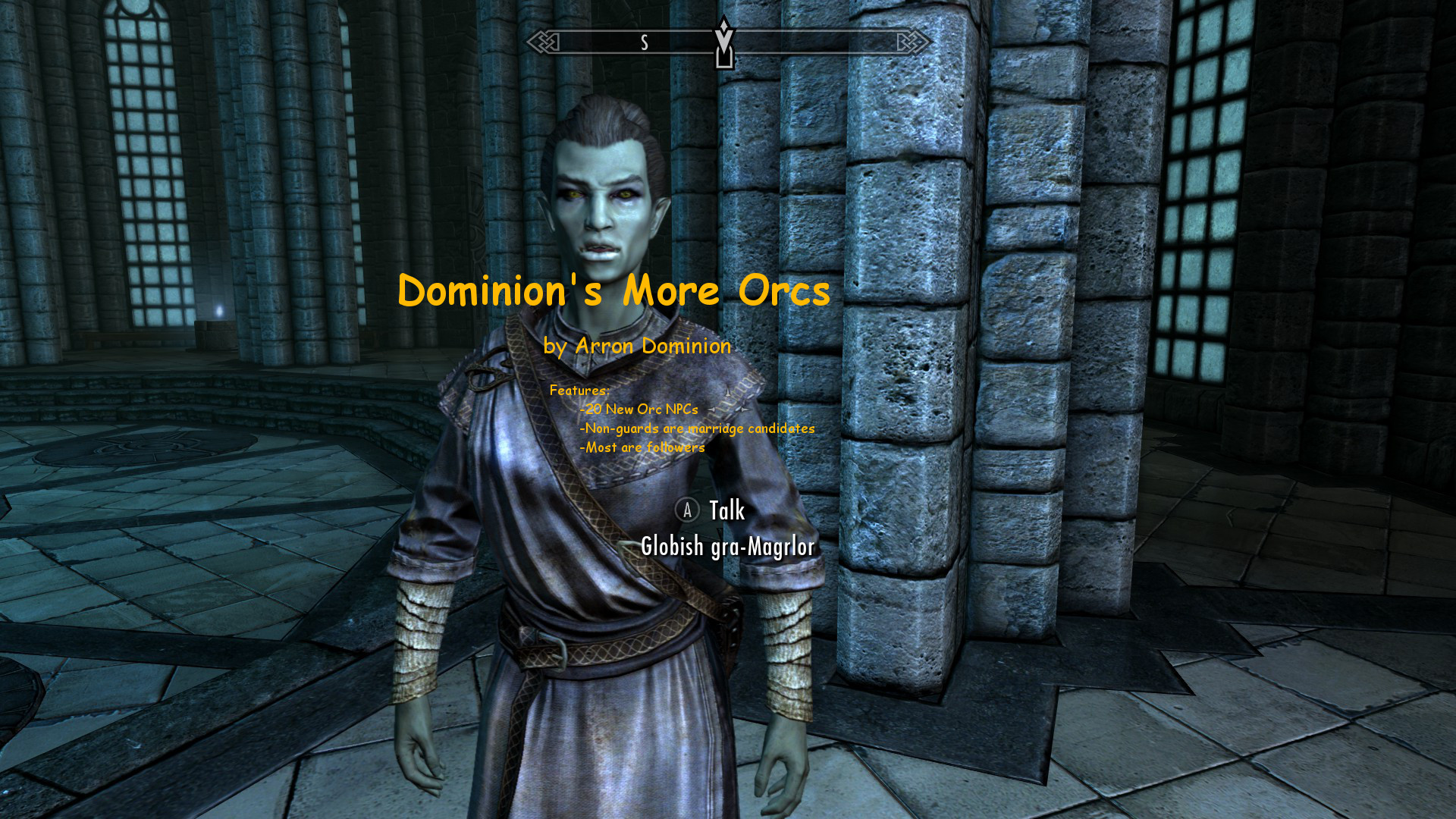1456x819 pixels.
Task: Click the '-Non-guards are marriage candidates' line
Action: tap(697, 428)
